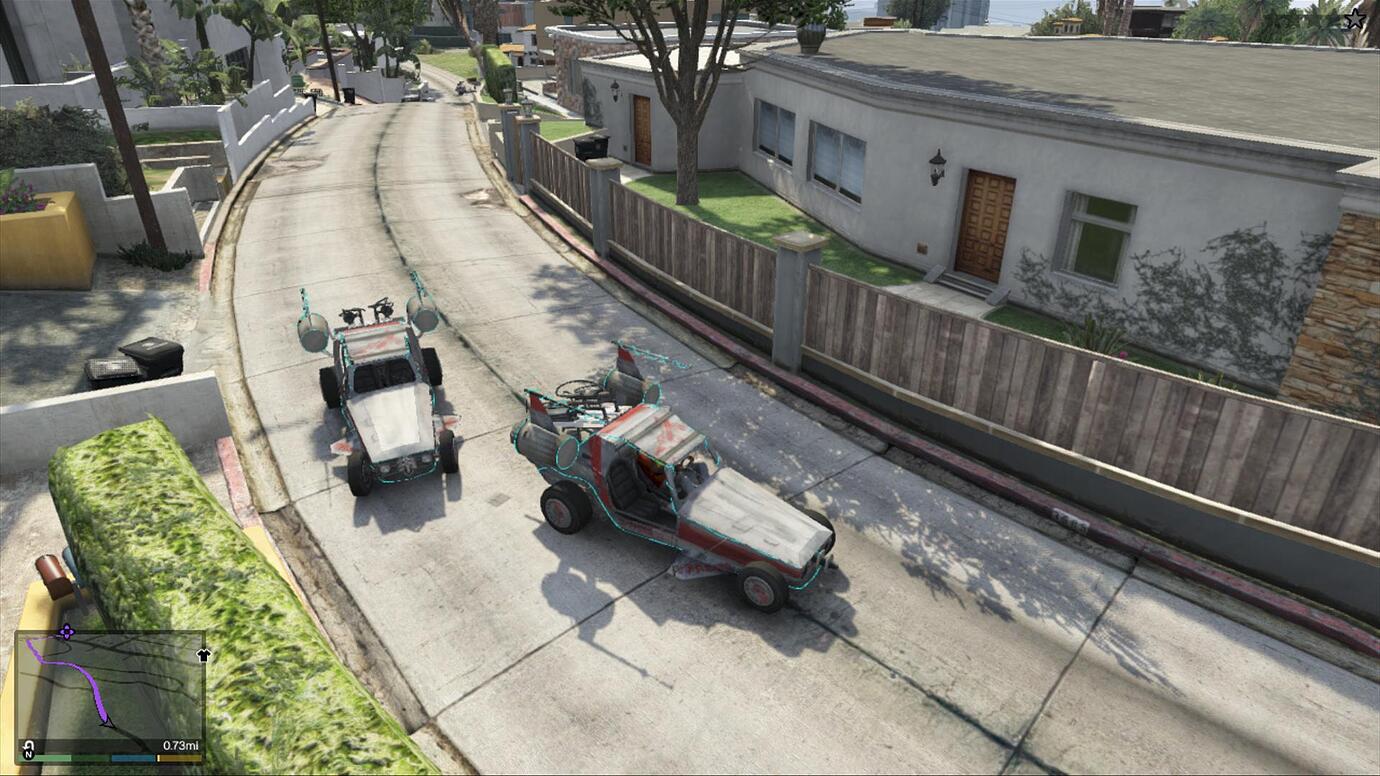Expand the minimap view
This screenshot has height=776, width=1380.
[x=110, y=690]
